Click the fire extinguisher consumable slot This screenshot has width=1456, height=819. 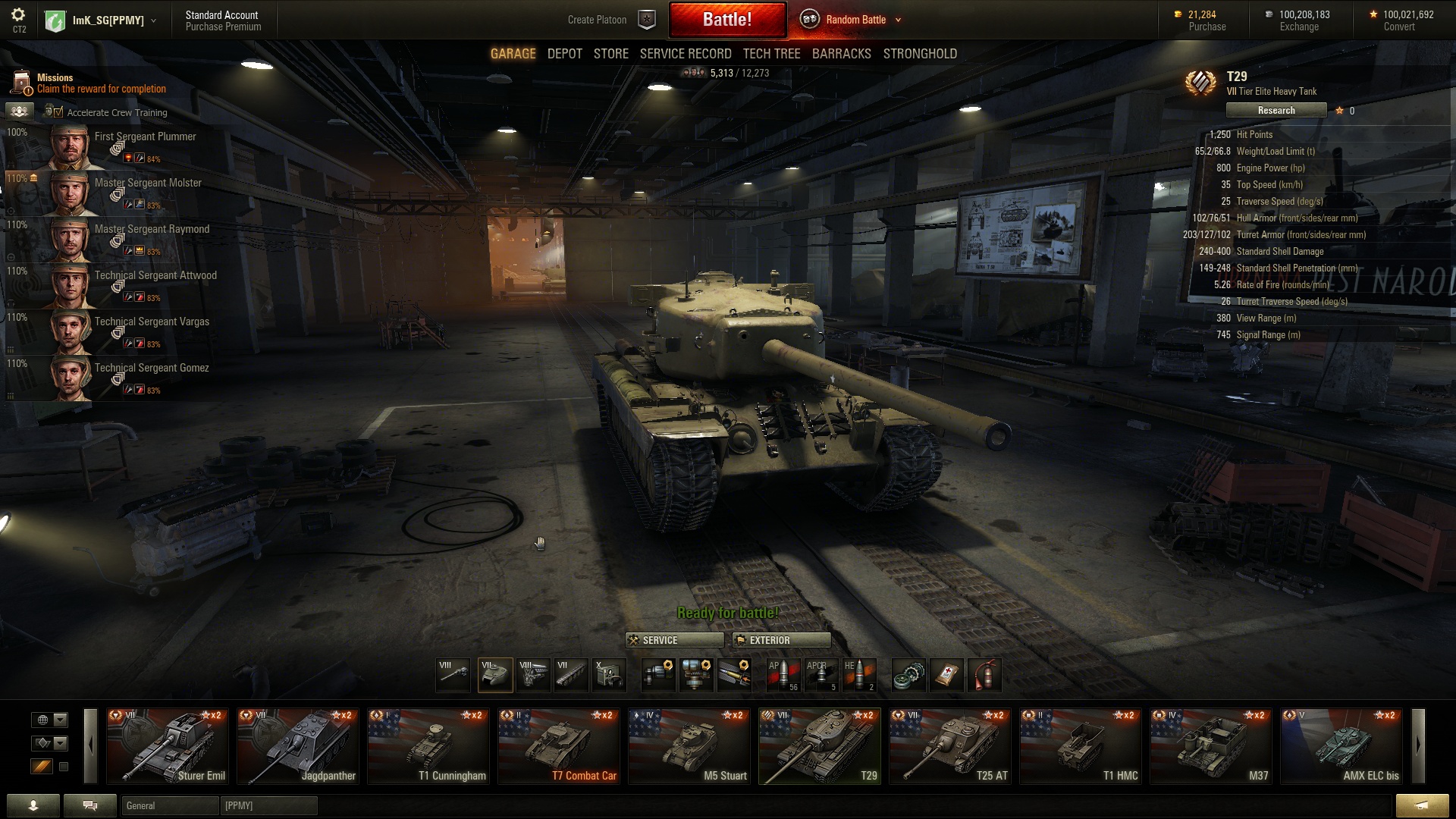click(x=984, y=675)
